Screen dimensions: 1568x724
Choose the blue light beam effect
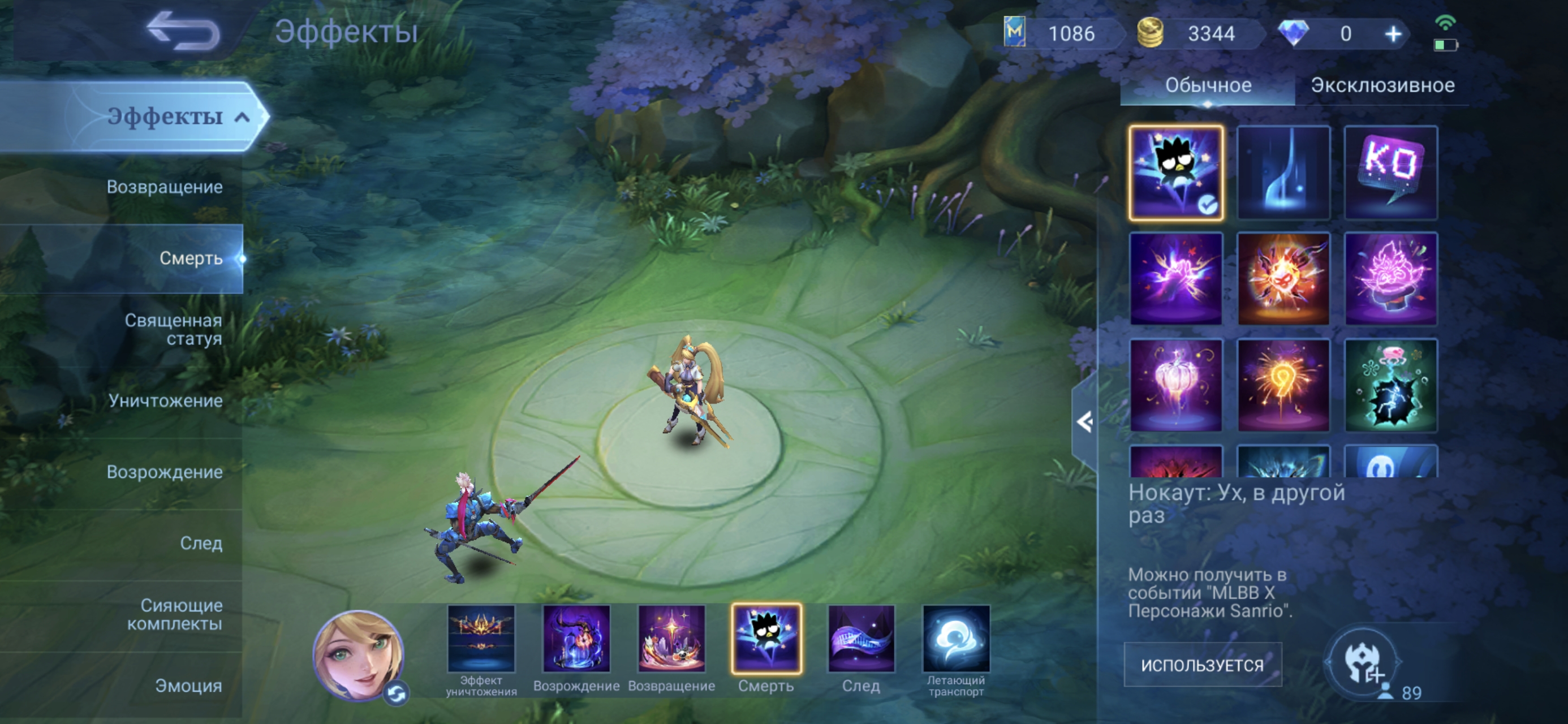1283,173
